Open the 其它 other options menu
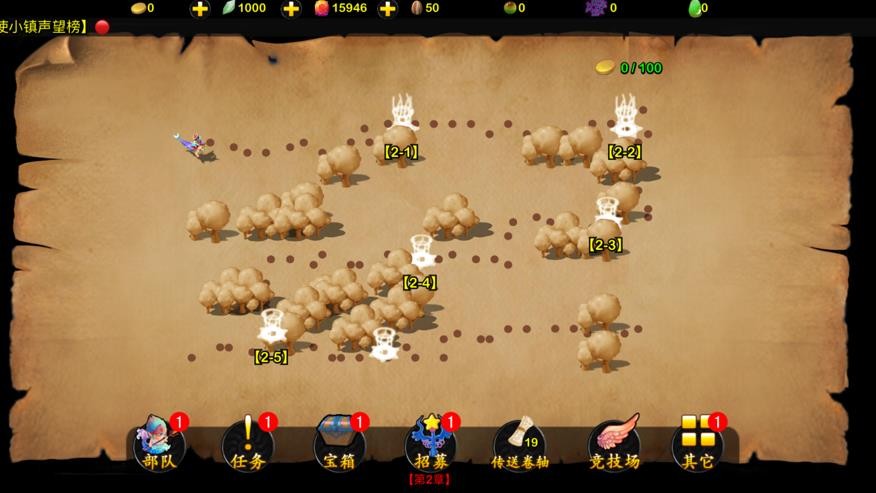The width and height of the screenshot is (876, 493). [698, 444]
